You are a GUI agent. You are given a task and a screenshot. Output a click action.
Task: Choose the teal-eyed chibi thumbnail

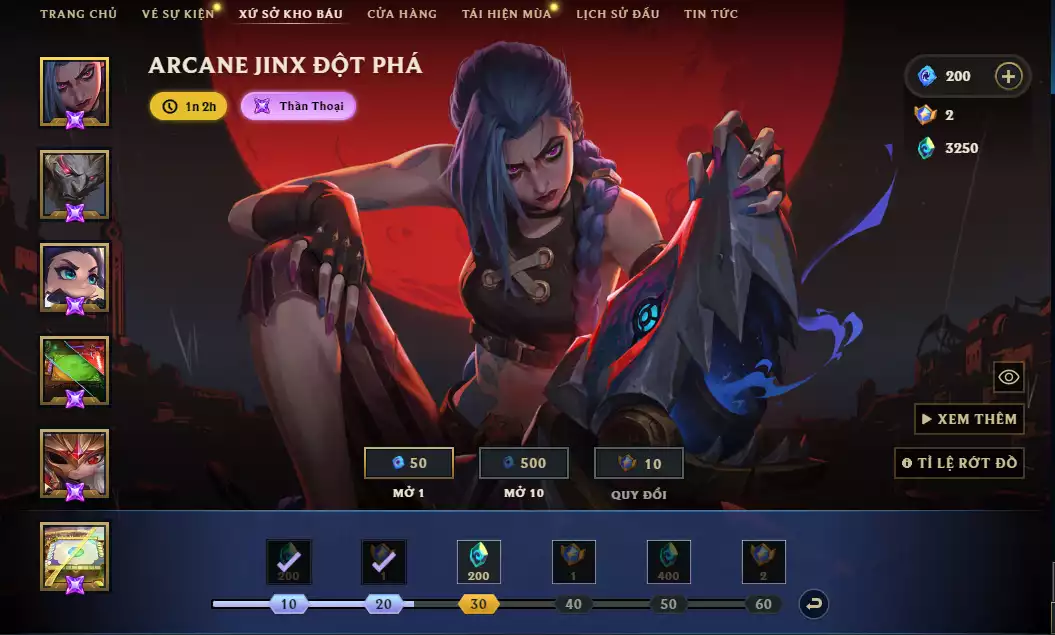pos(74,277)
